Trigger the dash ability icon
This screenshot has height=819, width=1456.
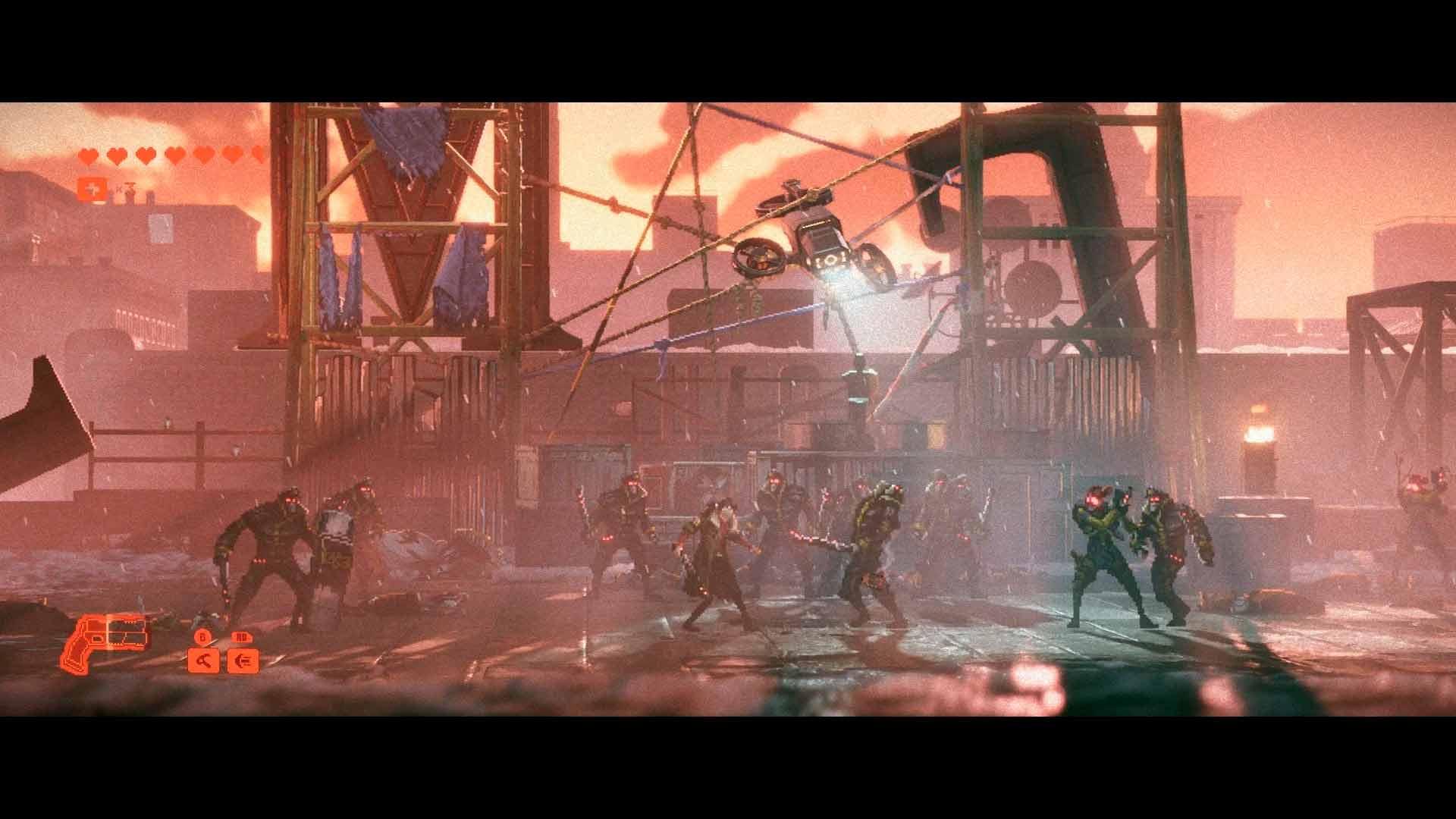pos(243,661)
